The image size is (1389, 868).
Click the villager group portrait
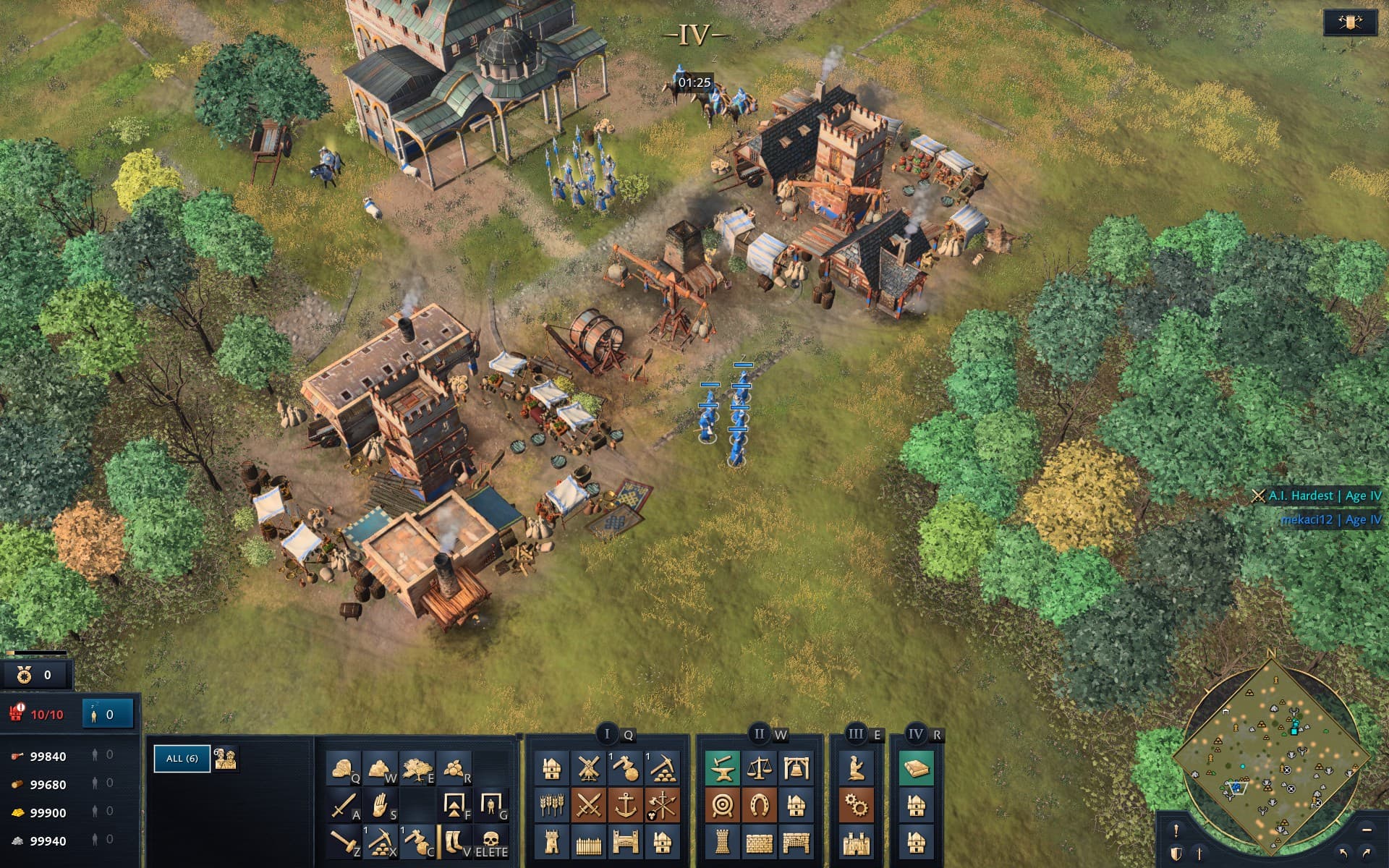[226, 758]
